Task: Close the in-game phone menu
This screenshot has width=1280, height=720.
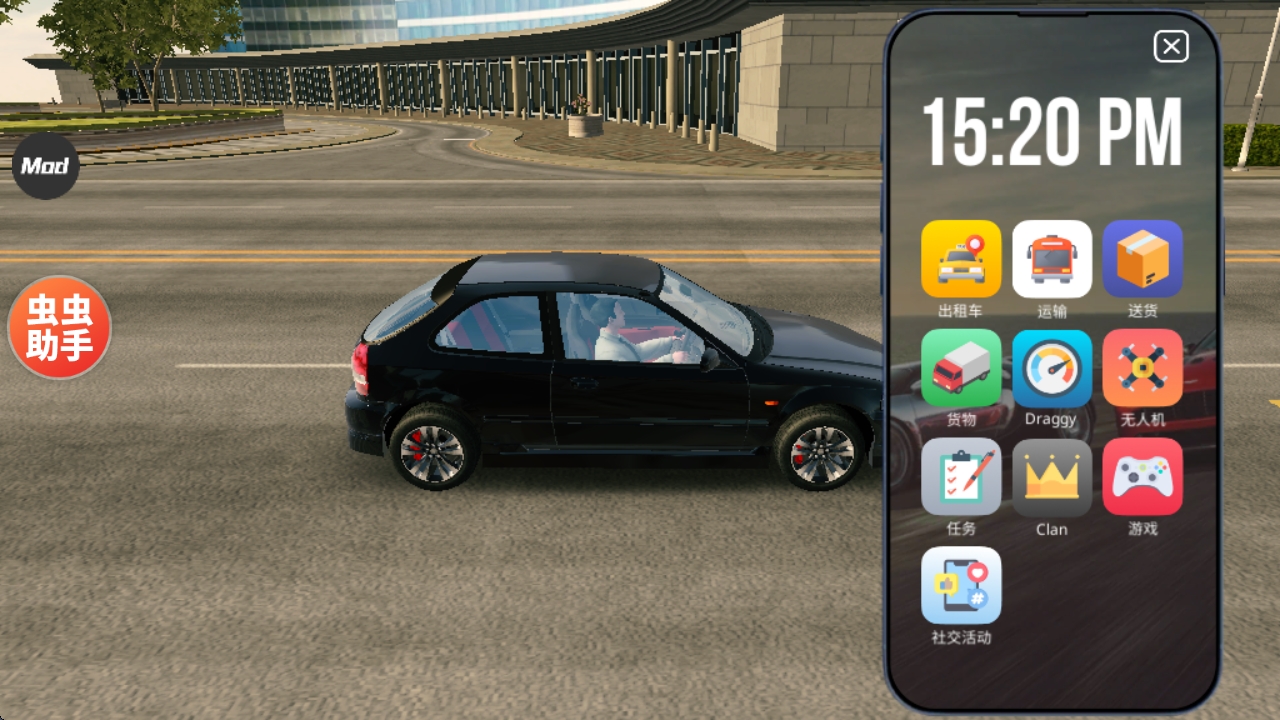Action: (x=1171, y=47)
